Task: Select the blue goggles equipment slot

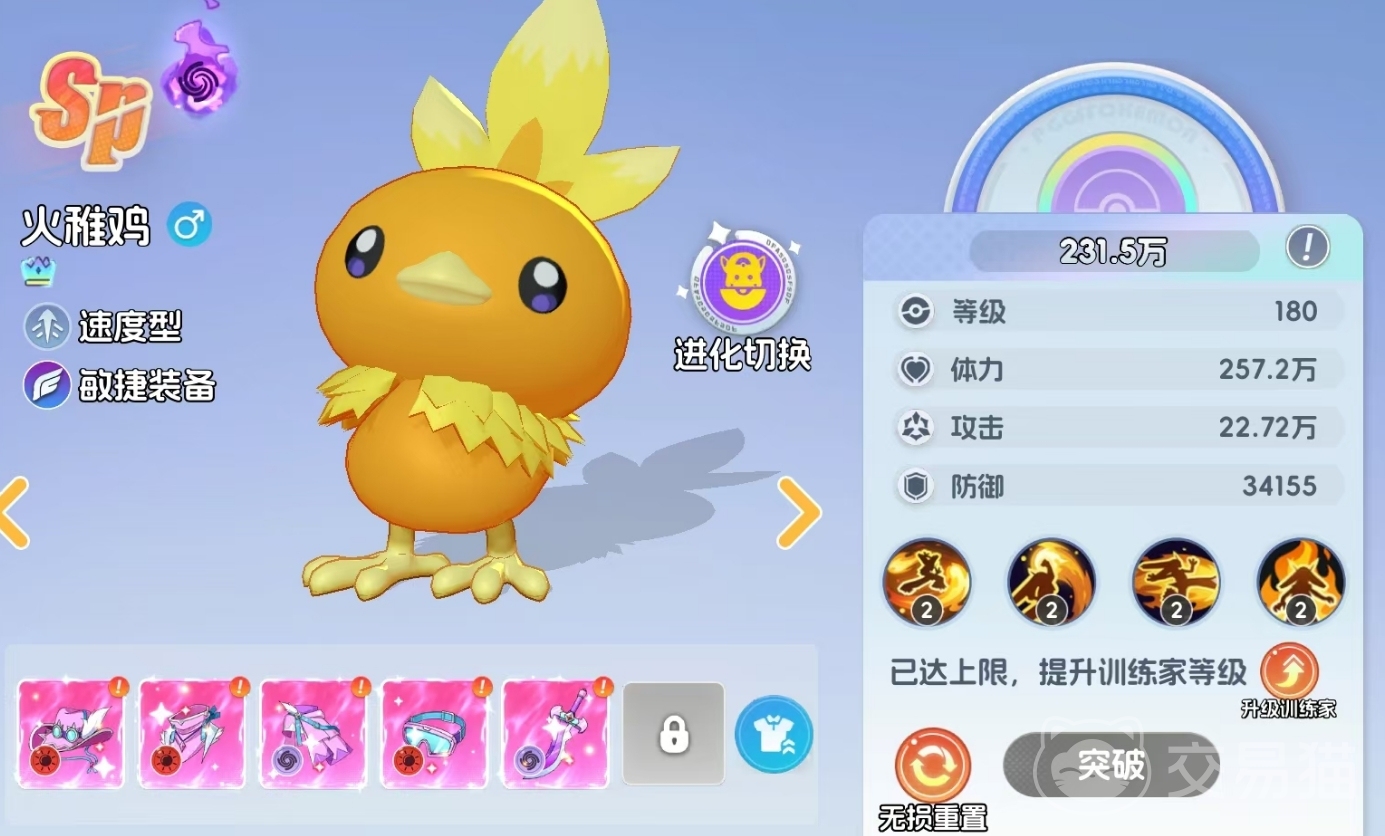Action: coord(434,733)
